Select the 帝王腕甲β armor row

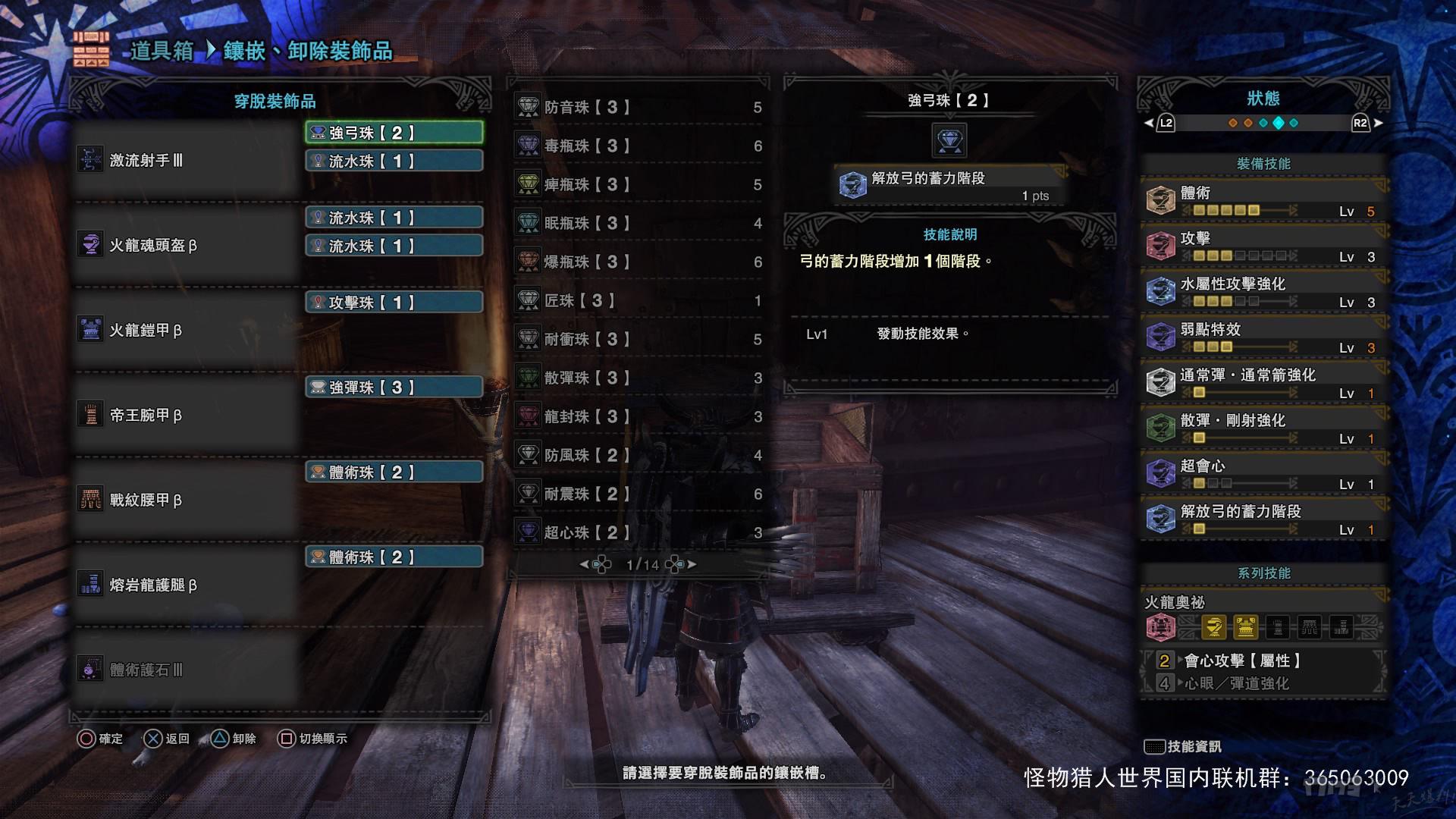coord(186,415)
